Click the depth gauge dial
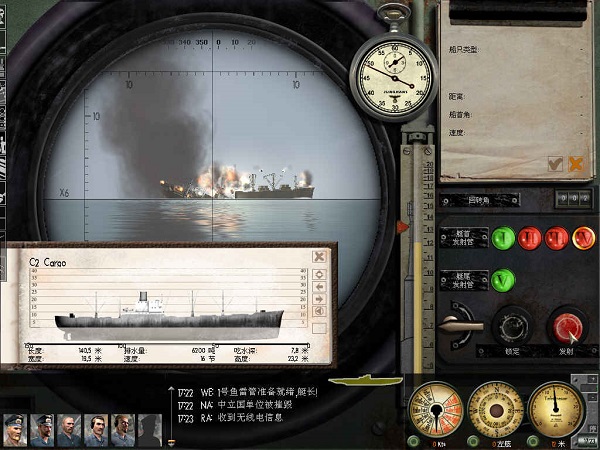This screenshot has width=600, height=450. pyautogui.click(x=555, y=407)
